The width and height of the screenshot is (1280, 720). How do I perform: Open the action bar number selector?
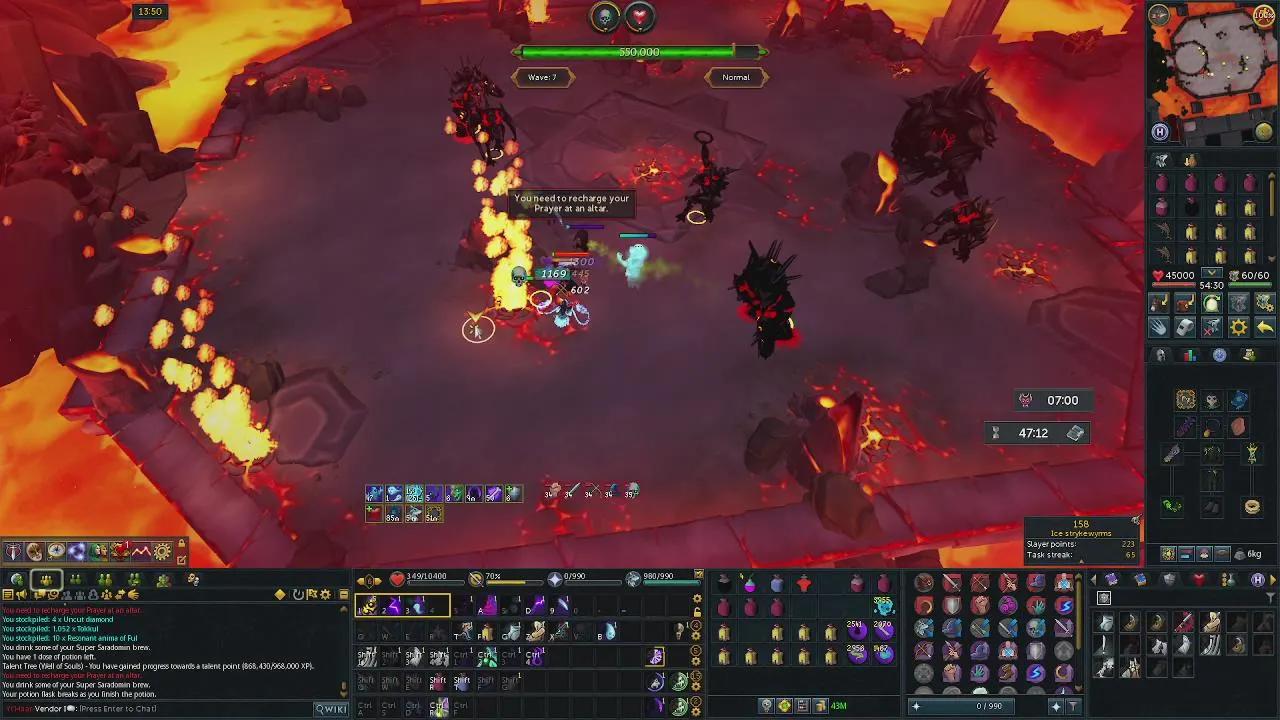368,580
